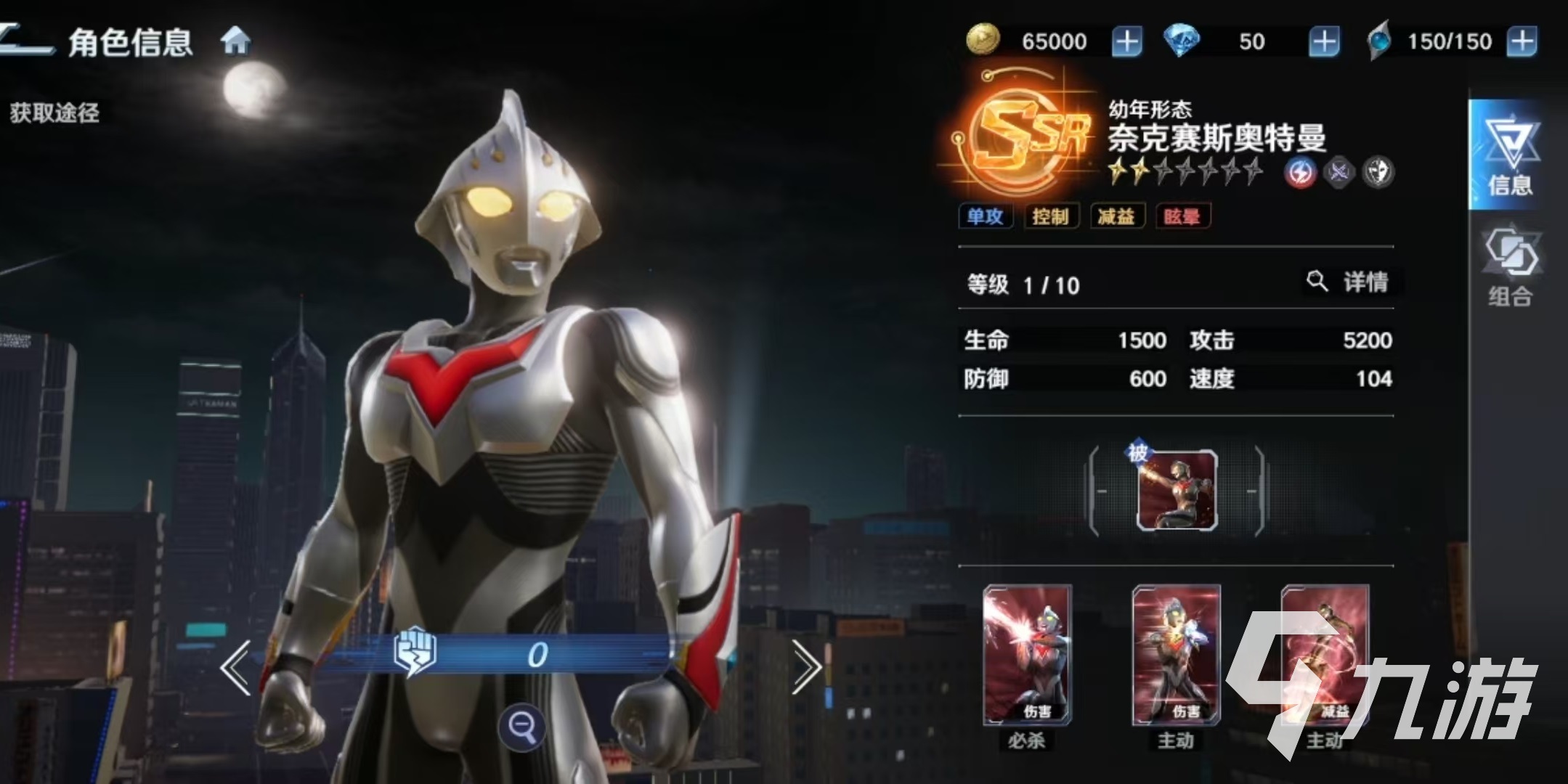The image size is (1568, 784).
Task: Inspect the 单攻 single-attack tag
Action: 985,216
